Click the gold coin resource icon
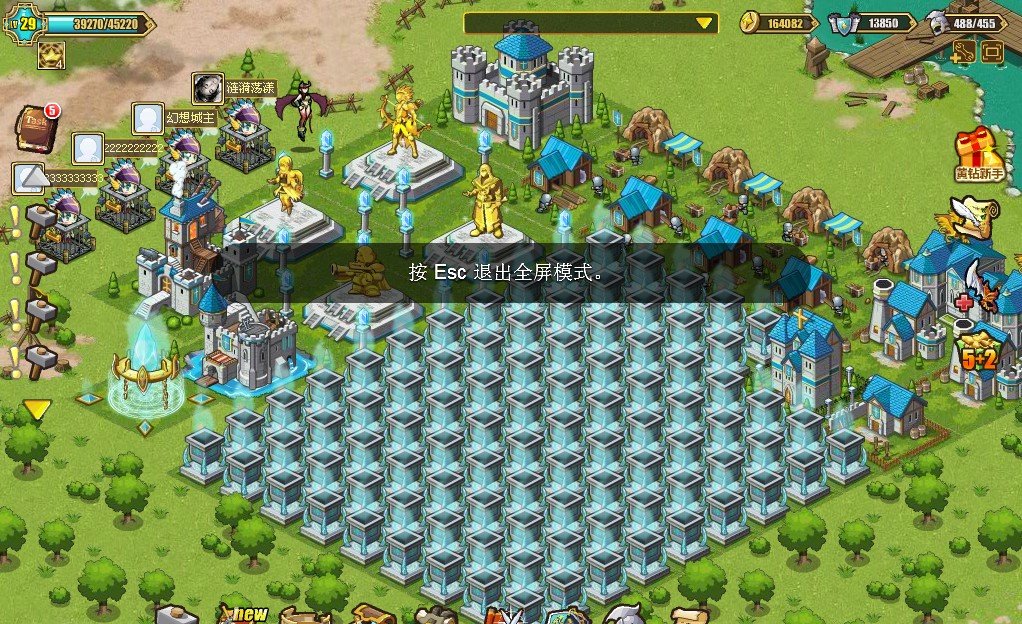 [x=752, y=23]
